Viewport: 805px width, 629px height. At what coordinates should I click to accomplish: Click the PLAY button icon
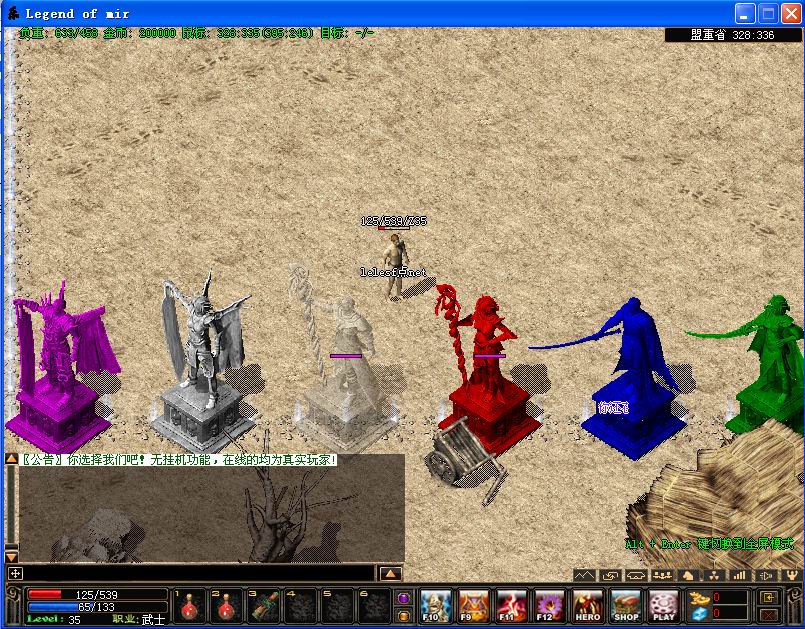pos(664,605)
